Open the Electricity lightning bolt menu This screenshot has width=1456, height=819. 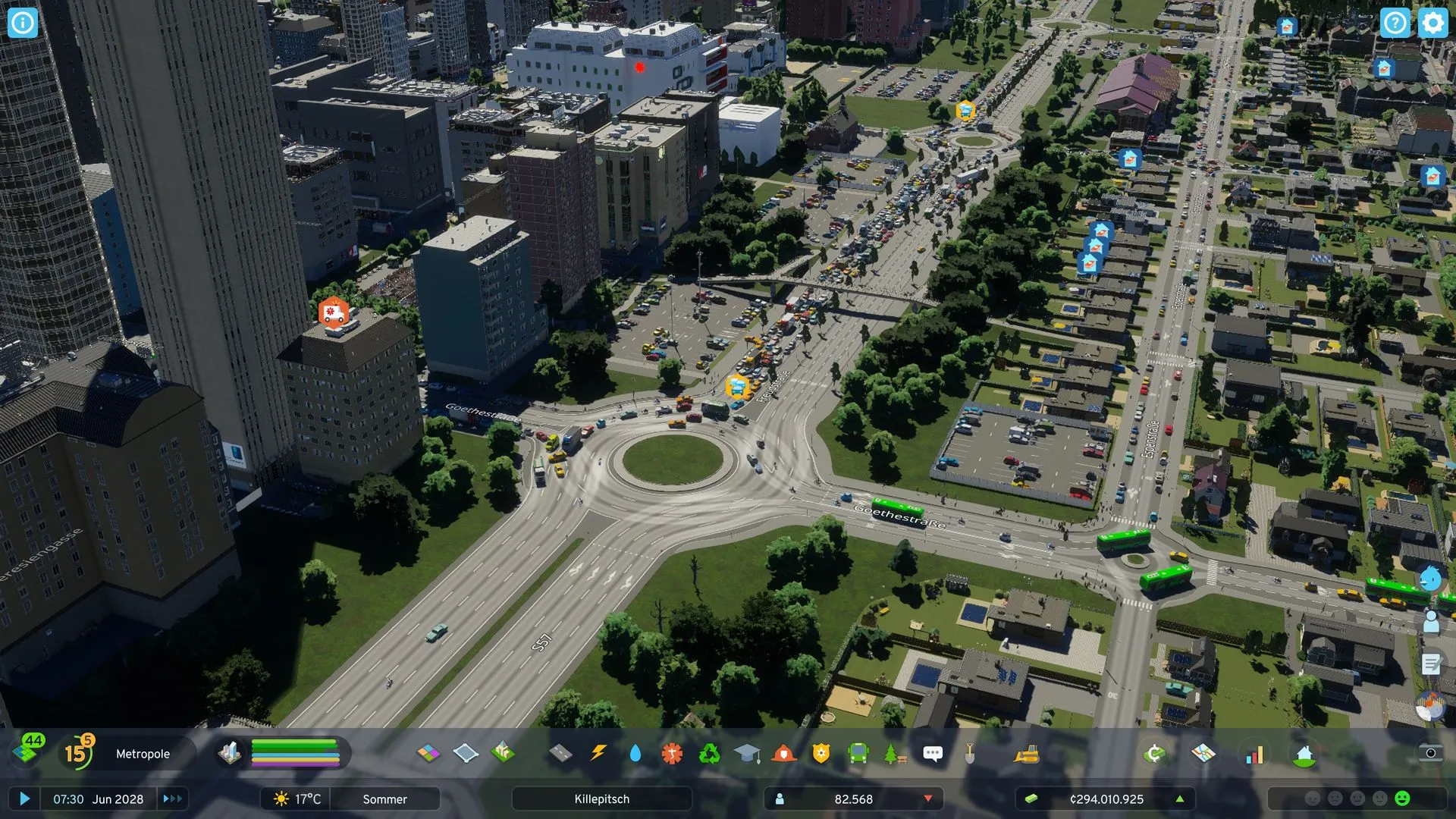click(598, 753)
